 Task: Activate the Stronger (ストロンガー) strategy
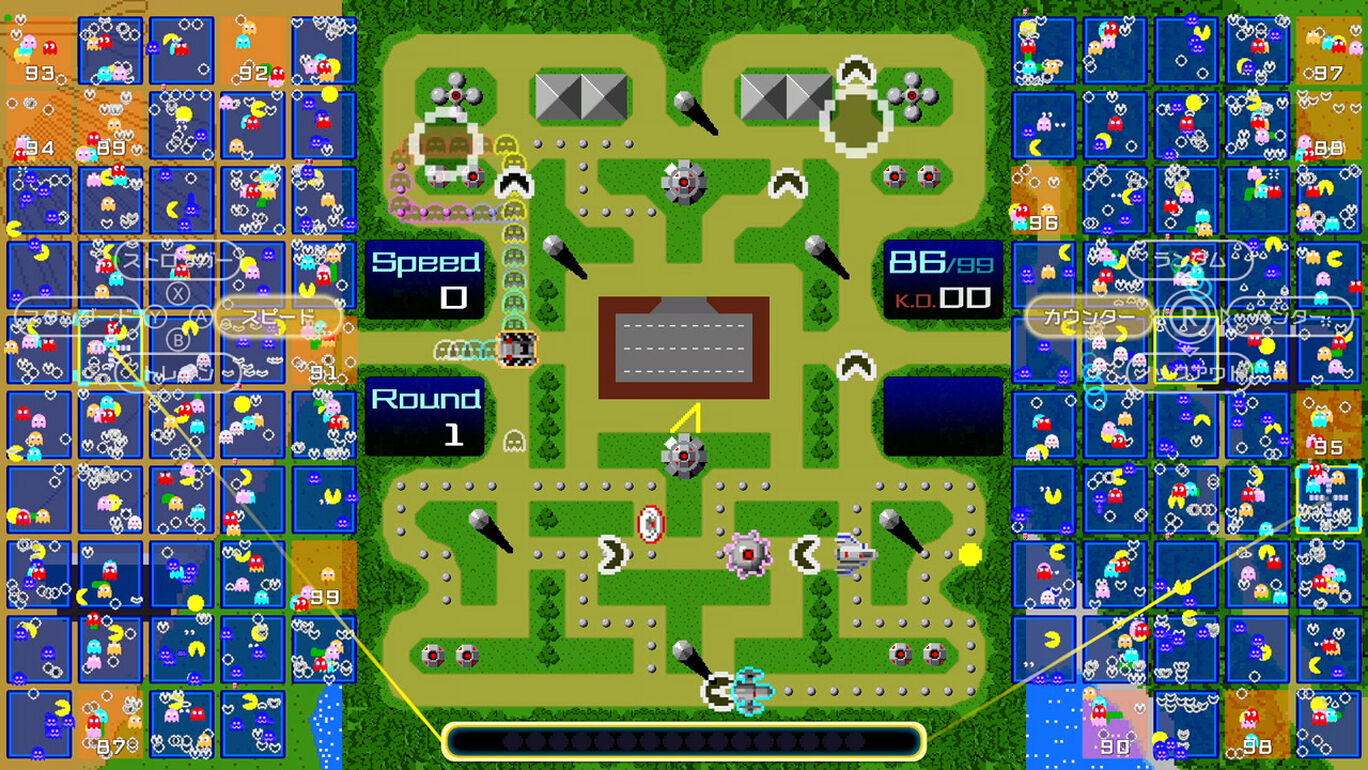click(175, 260)
